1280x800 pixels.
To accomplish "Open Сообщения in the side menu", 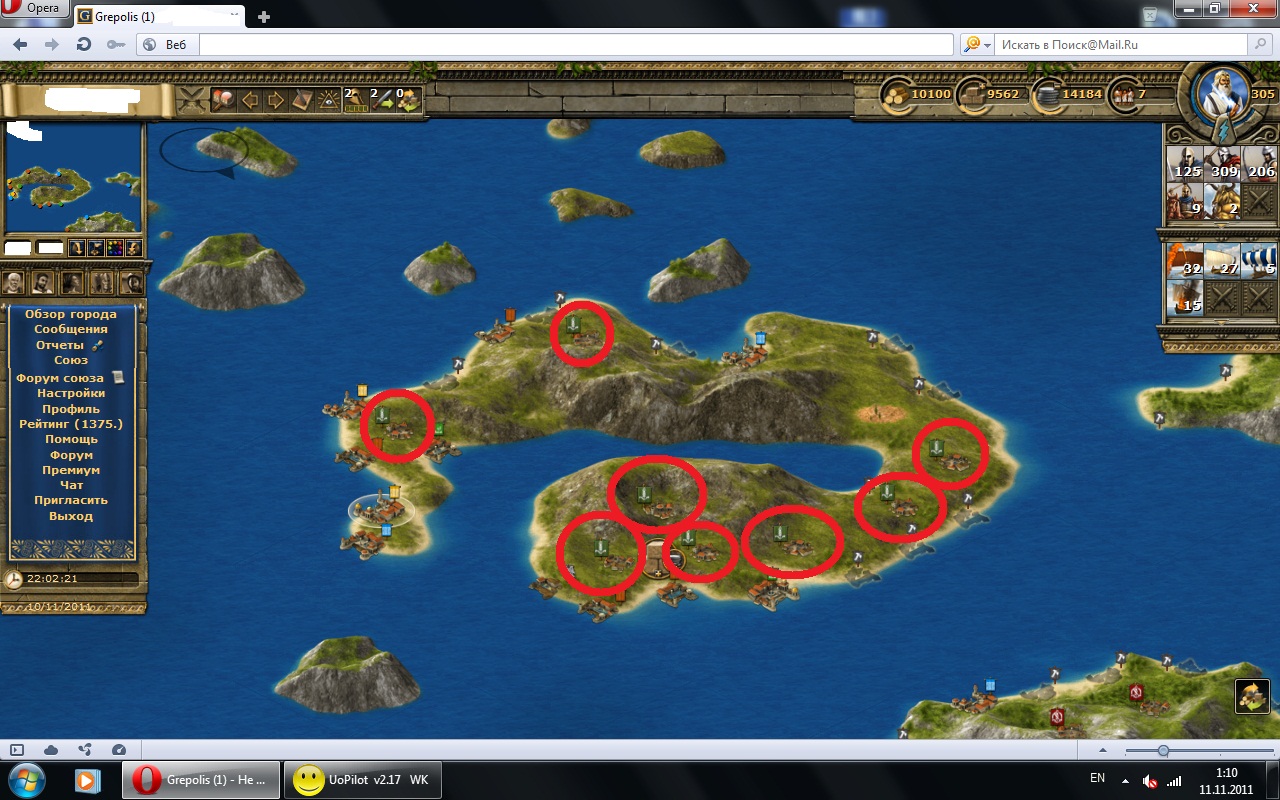I will click(x=70, y=329).
